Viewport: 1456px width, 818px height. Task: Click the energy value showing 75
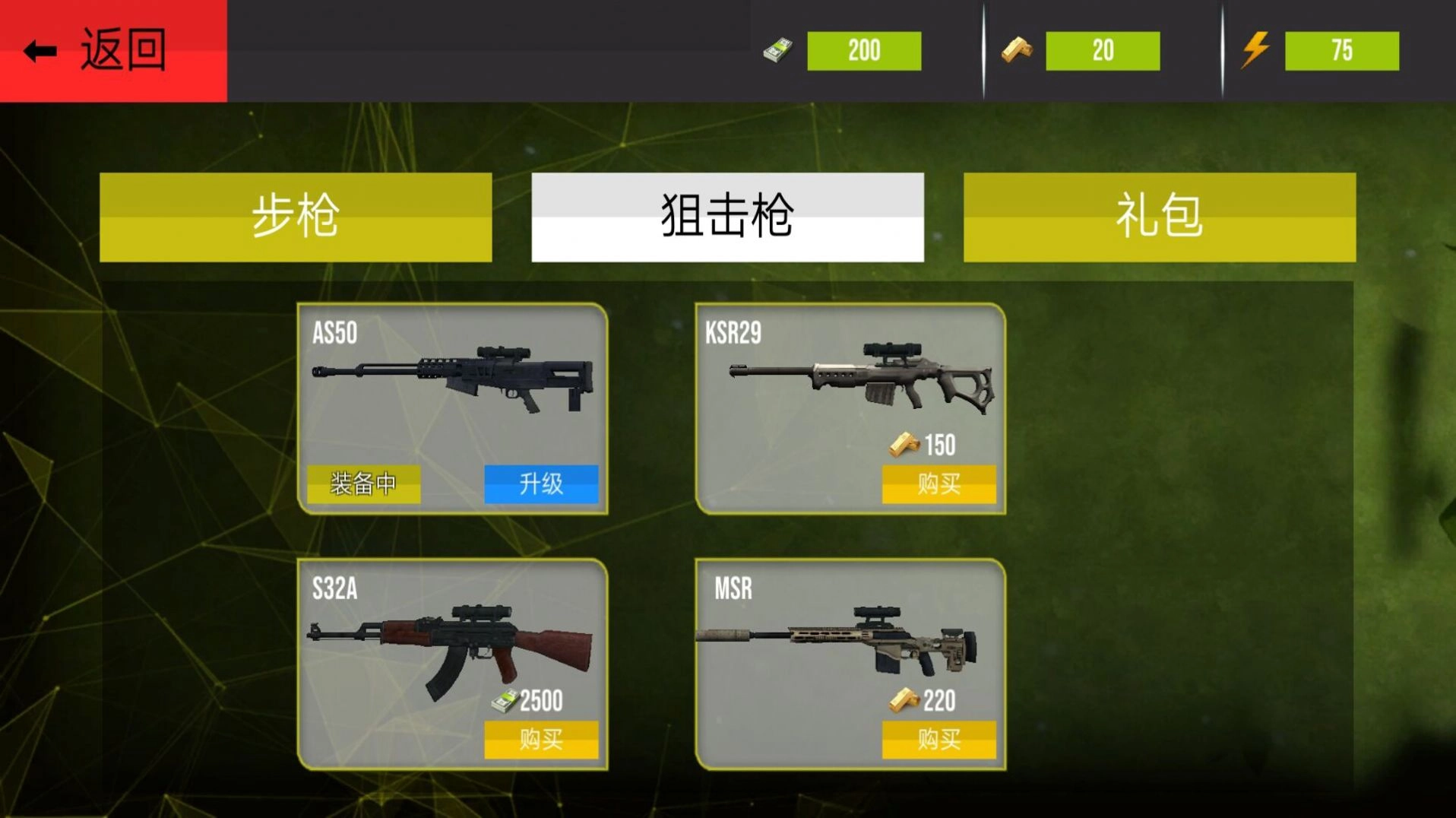[1342, 50]
